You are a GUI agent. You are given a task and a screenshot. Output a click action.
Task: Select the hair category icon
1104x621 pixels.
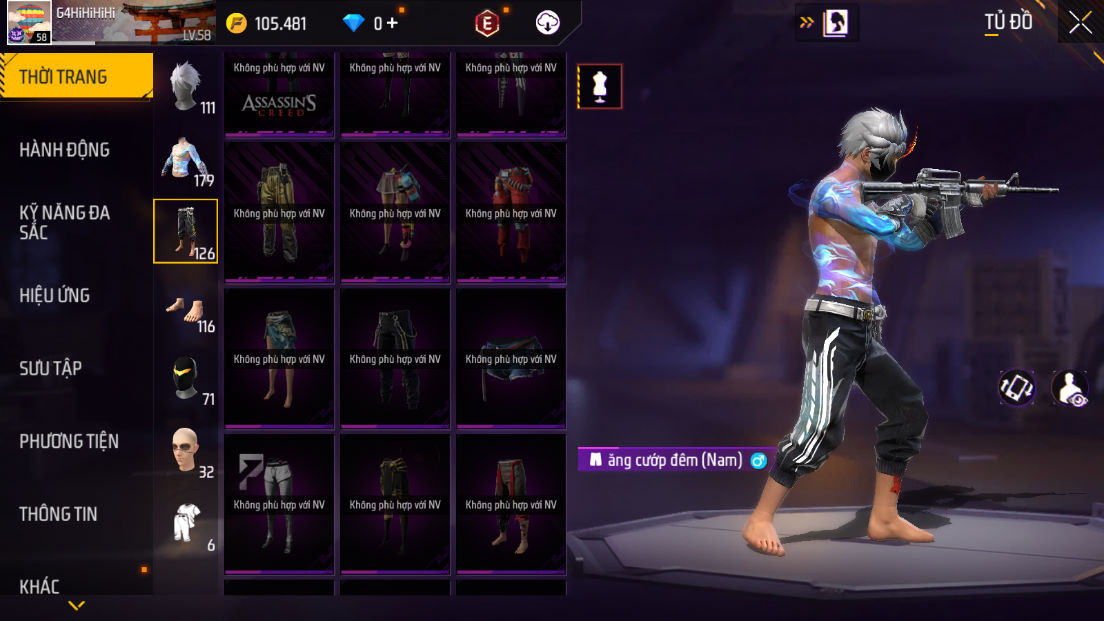186,86
